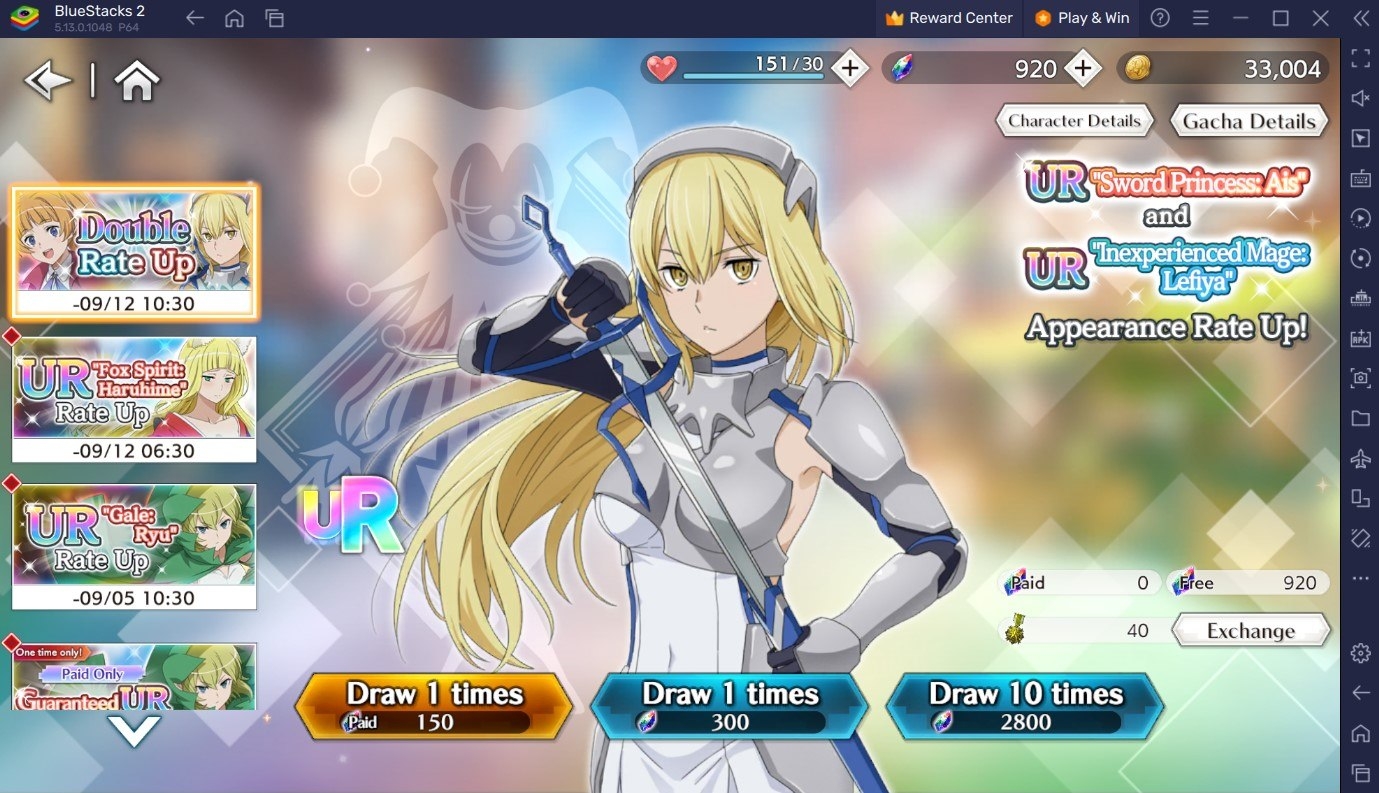This screenshot has height=793, width=1379.
Task: Open the Reward Center in BlueStacks
Action: (948, 17)
